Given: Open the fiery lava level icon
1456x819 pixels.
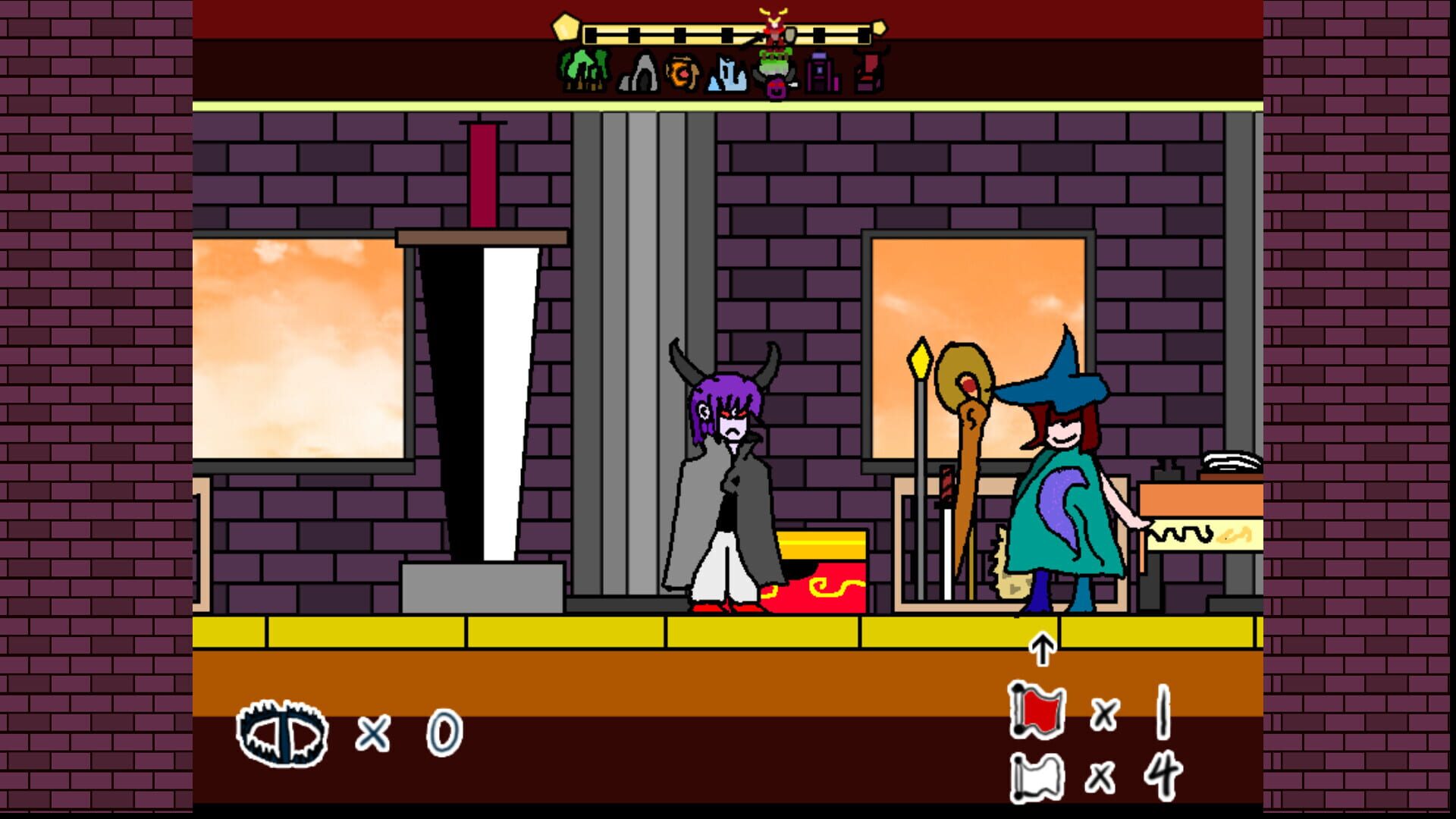Looking at the screenshot, I should tap(682, 72).
